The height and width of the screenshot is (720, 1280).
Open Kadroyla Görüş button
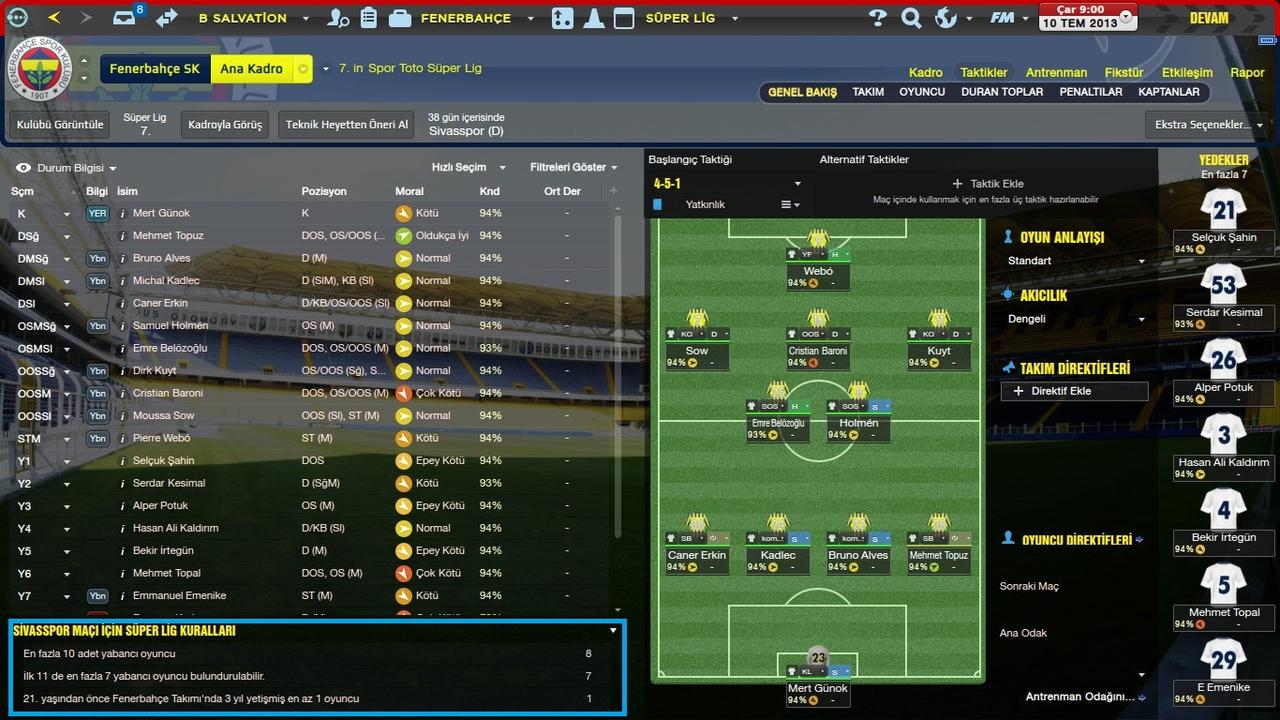(225, 125)
